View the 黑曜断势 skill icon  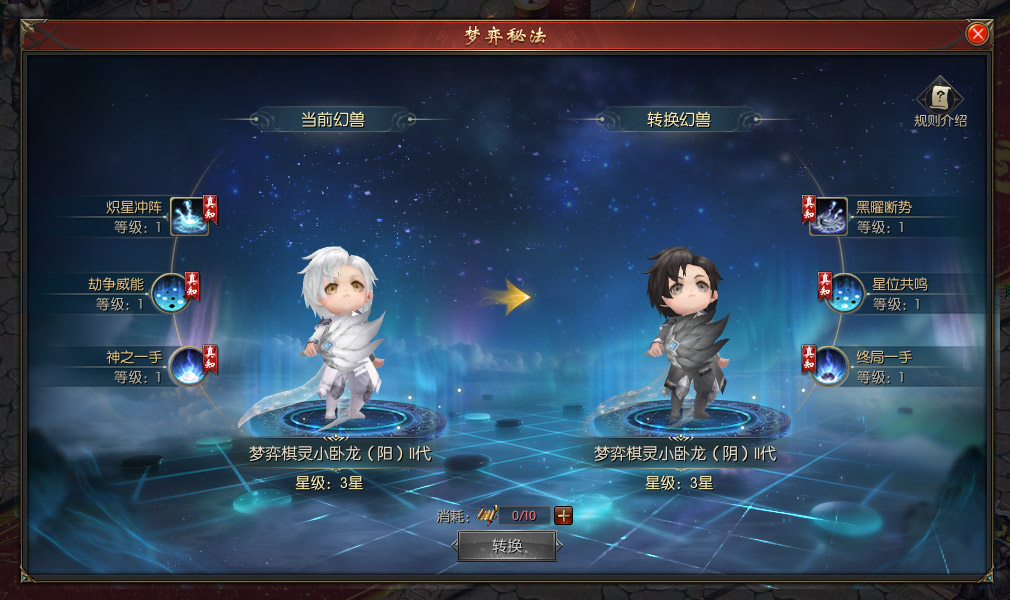pos(828,216)
